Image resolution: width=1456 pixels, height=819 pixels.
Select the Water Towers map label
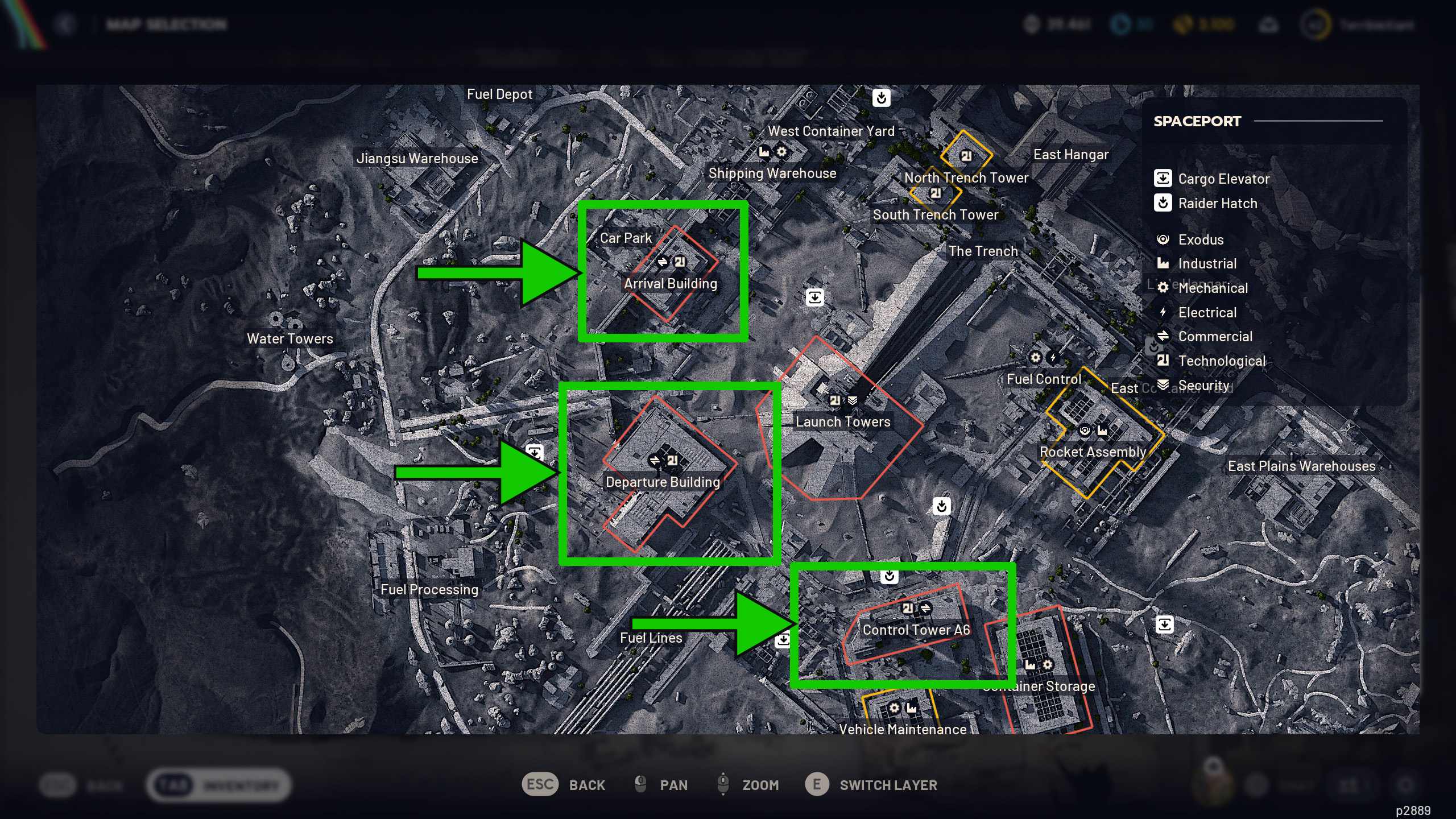(x=290, y=339)
